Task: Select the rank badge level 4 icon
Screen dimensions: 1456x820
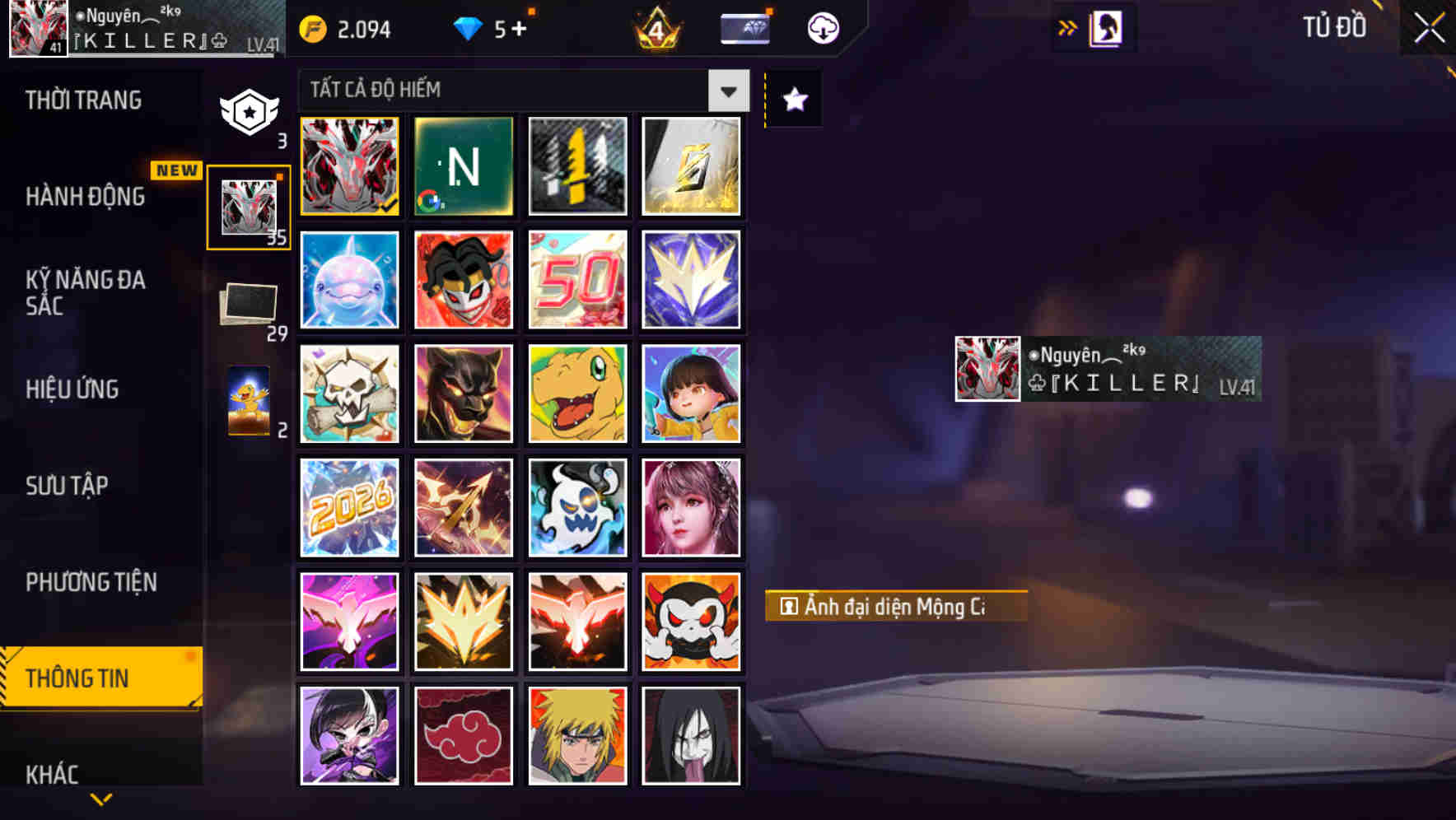Action: [x=656, y=27]
